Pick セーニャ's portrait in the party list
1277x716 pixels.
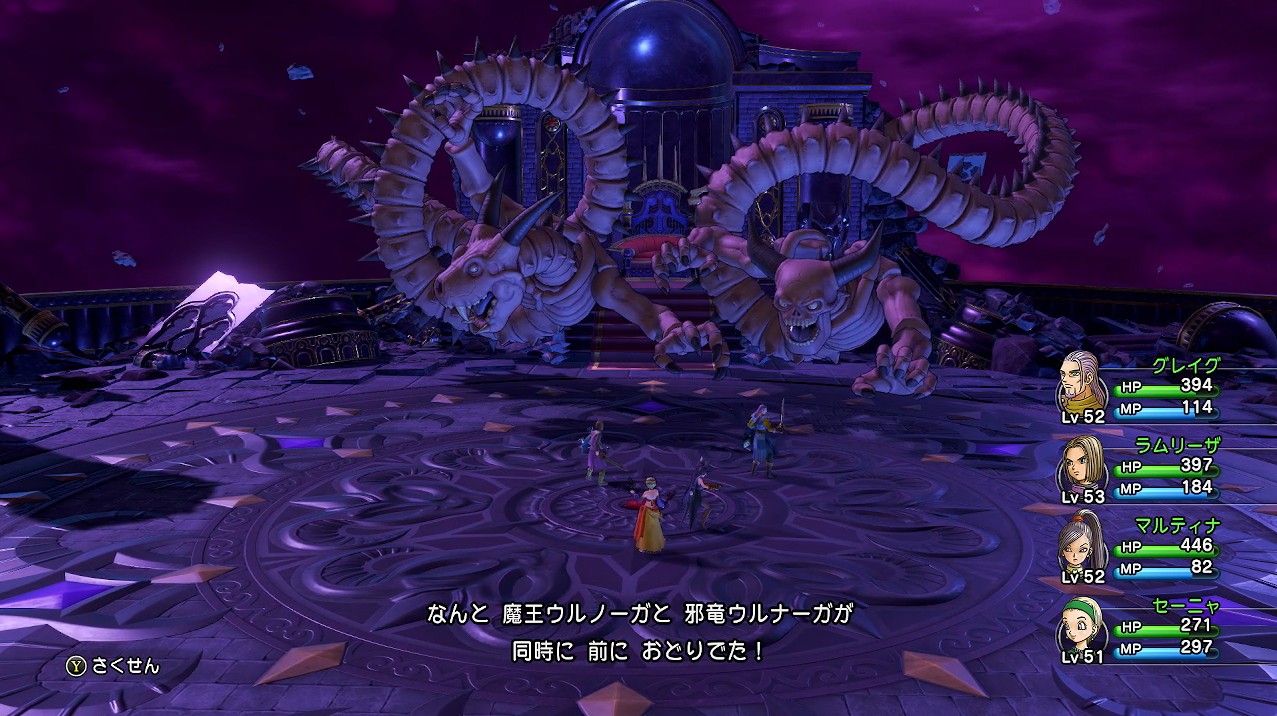1083,622
